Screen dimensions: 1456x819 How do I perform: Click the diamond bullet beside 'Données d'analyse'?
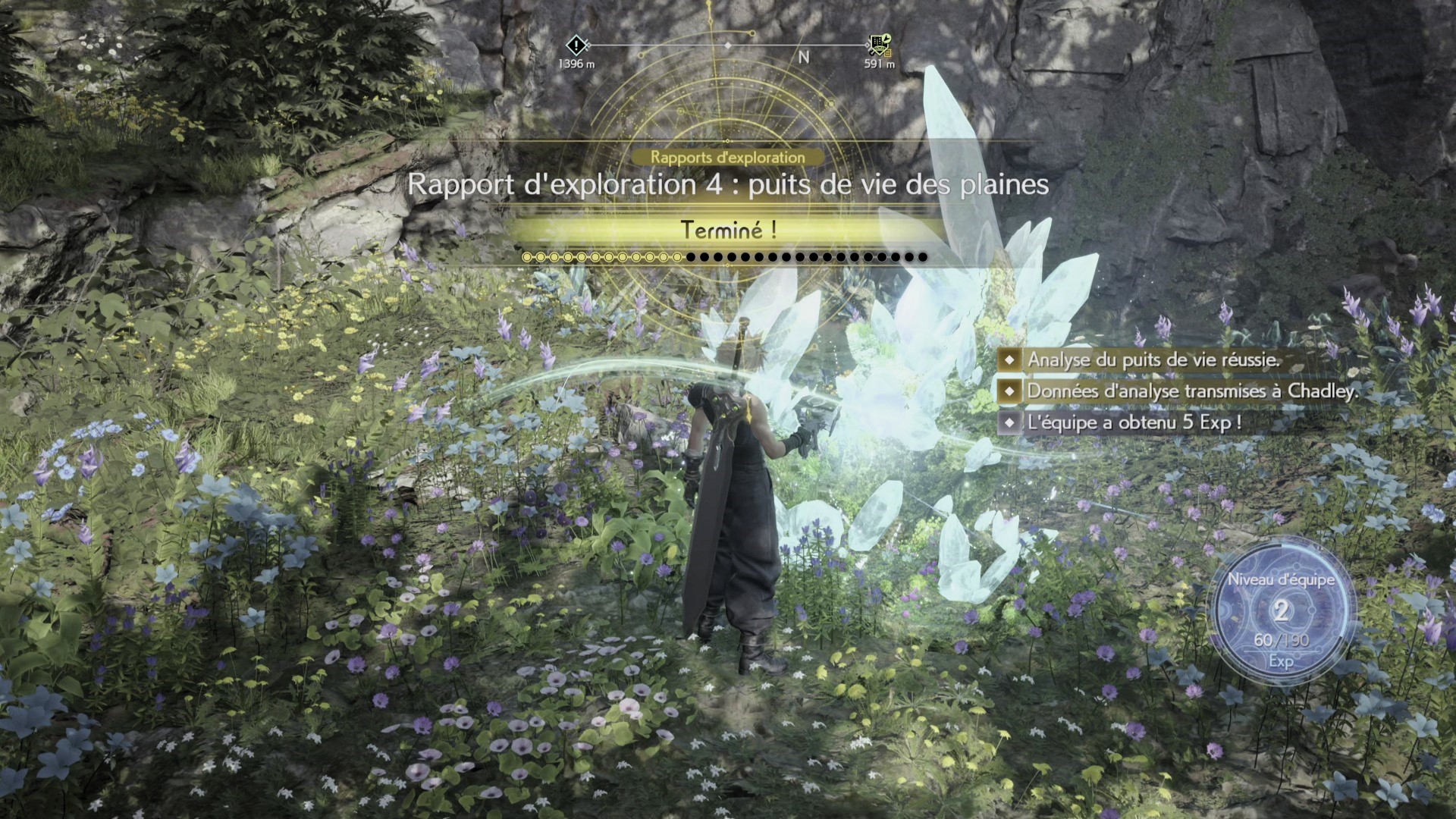coord(1009,392)
